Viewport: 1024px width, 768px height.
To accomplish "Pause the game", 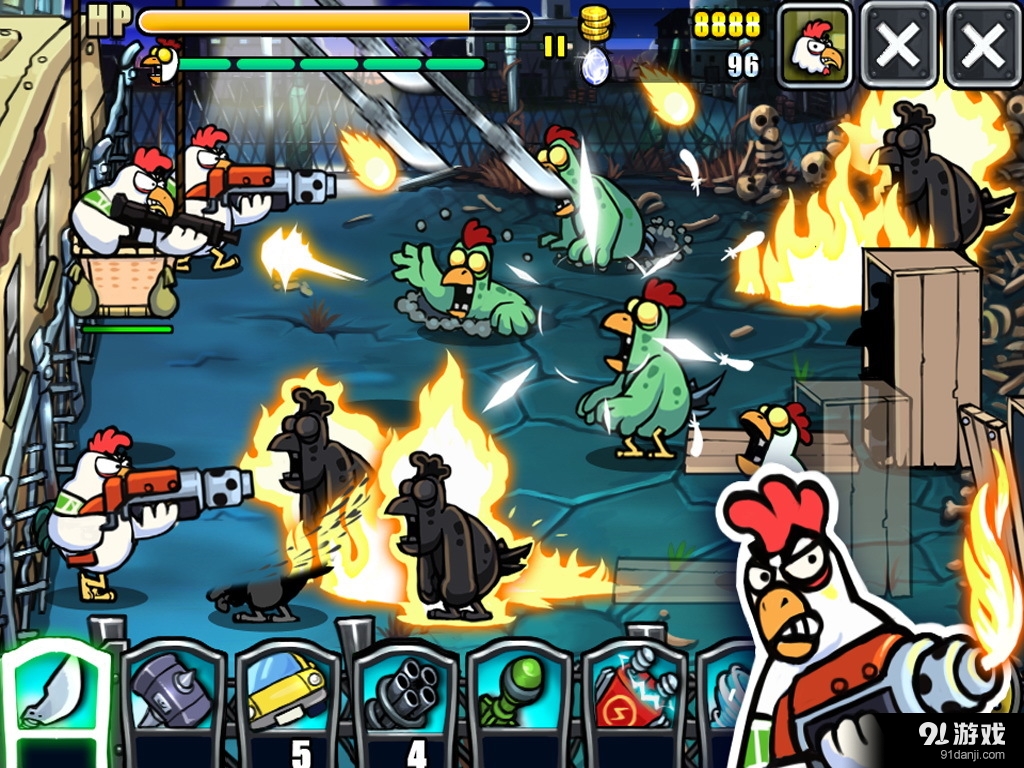I will [x=553, y=46].
